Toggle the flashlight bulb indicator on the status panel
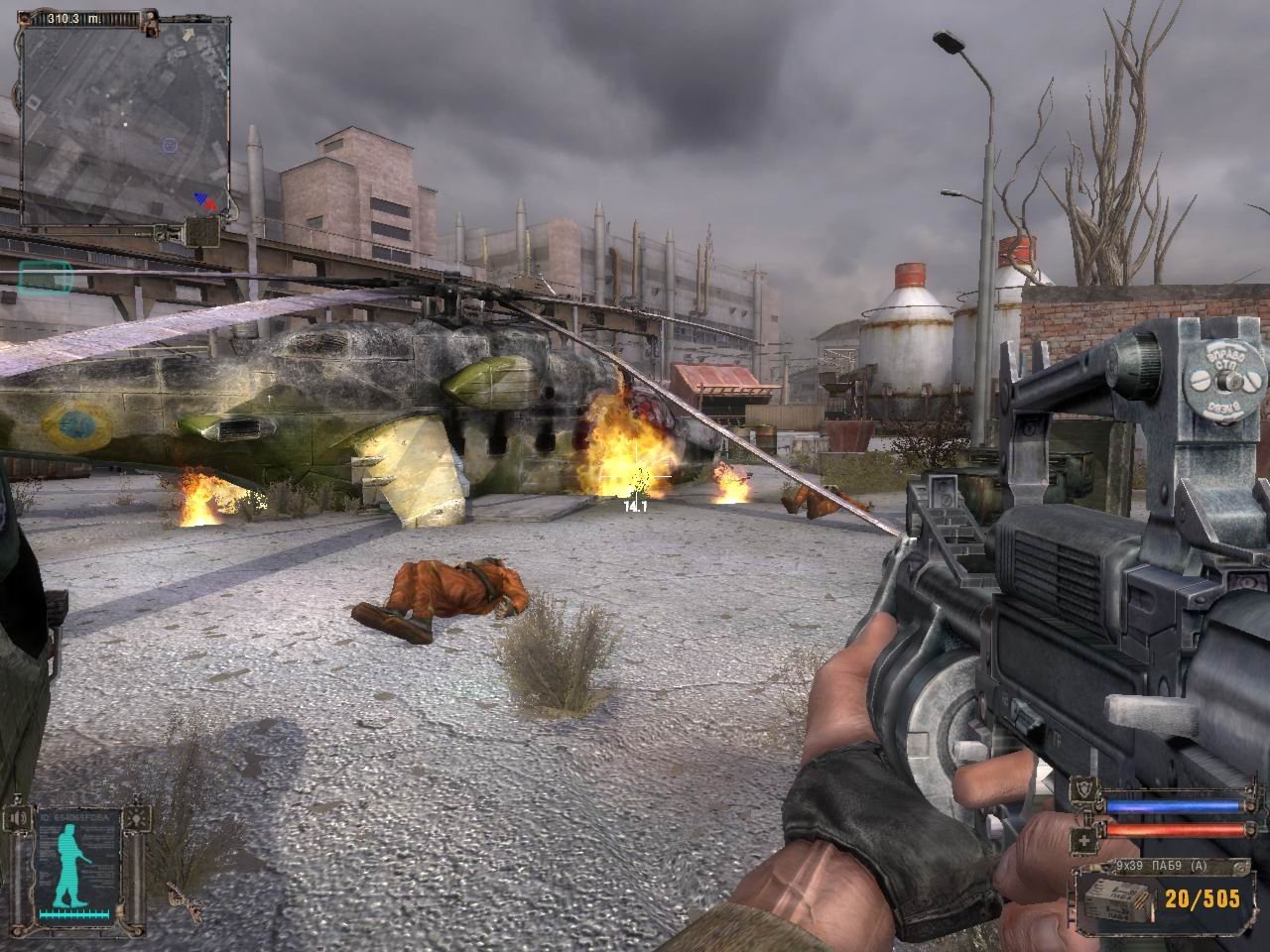The width and height of the screenshot is (1270, 952). pyautogui.click(x=138, y=819)
